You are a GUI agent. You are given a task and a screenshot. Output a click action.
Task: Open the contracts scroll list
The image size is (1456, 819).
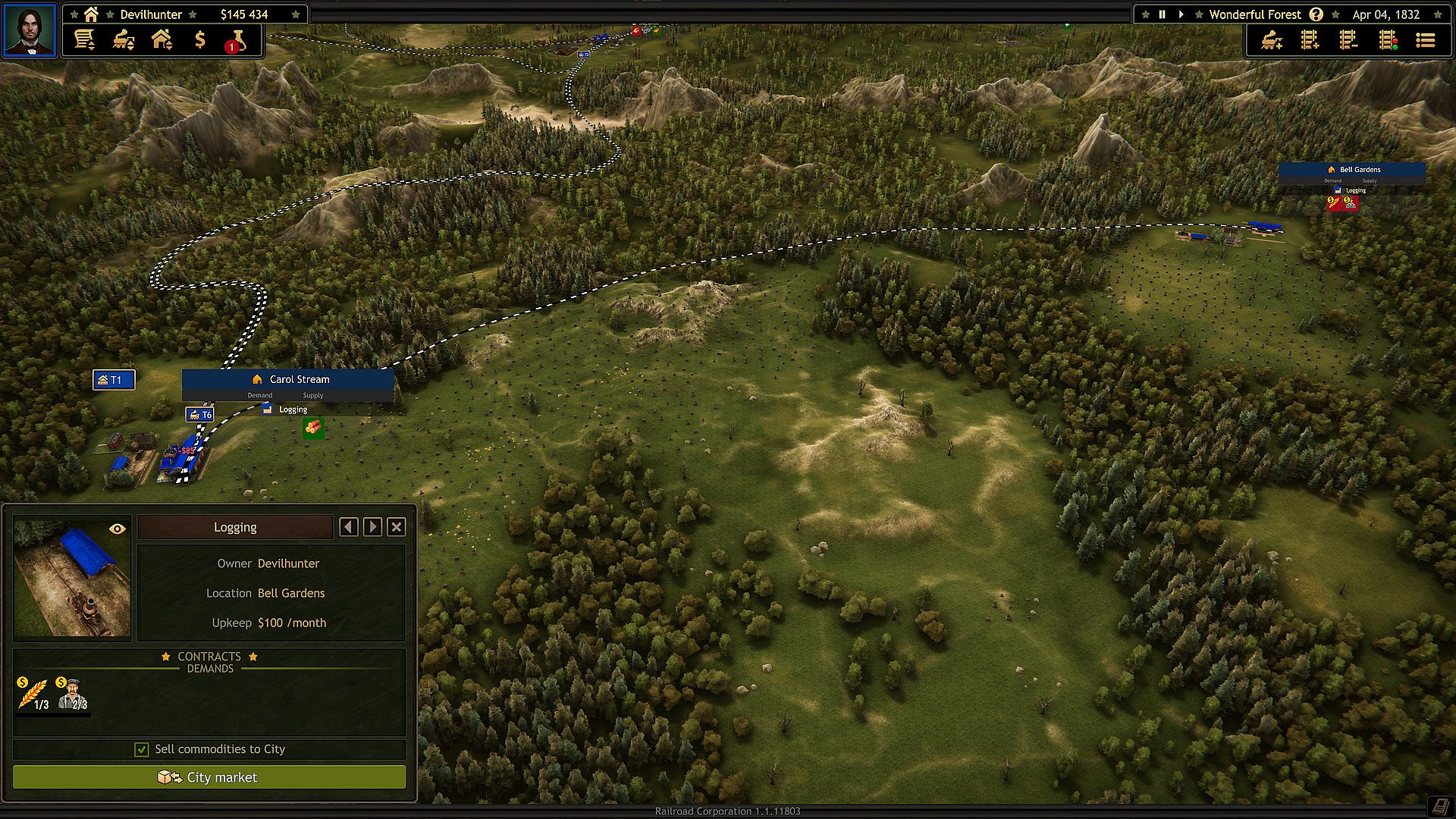pyautogui.click(x=84, y=39)
